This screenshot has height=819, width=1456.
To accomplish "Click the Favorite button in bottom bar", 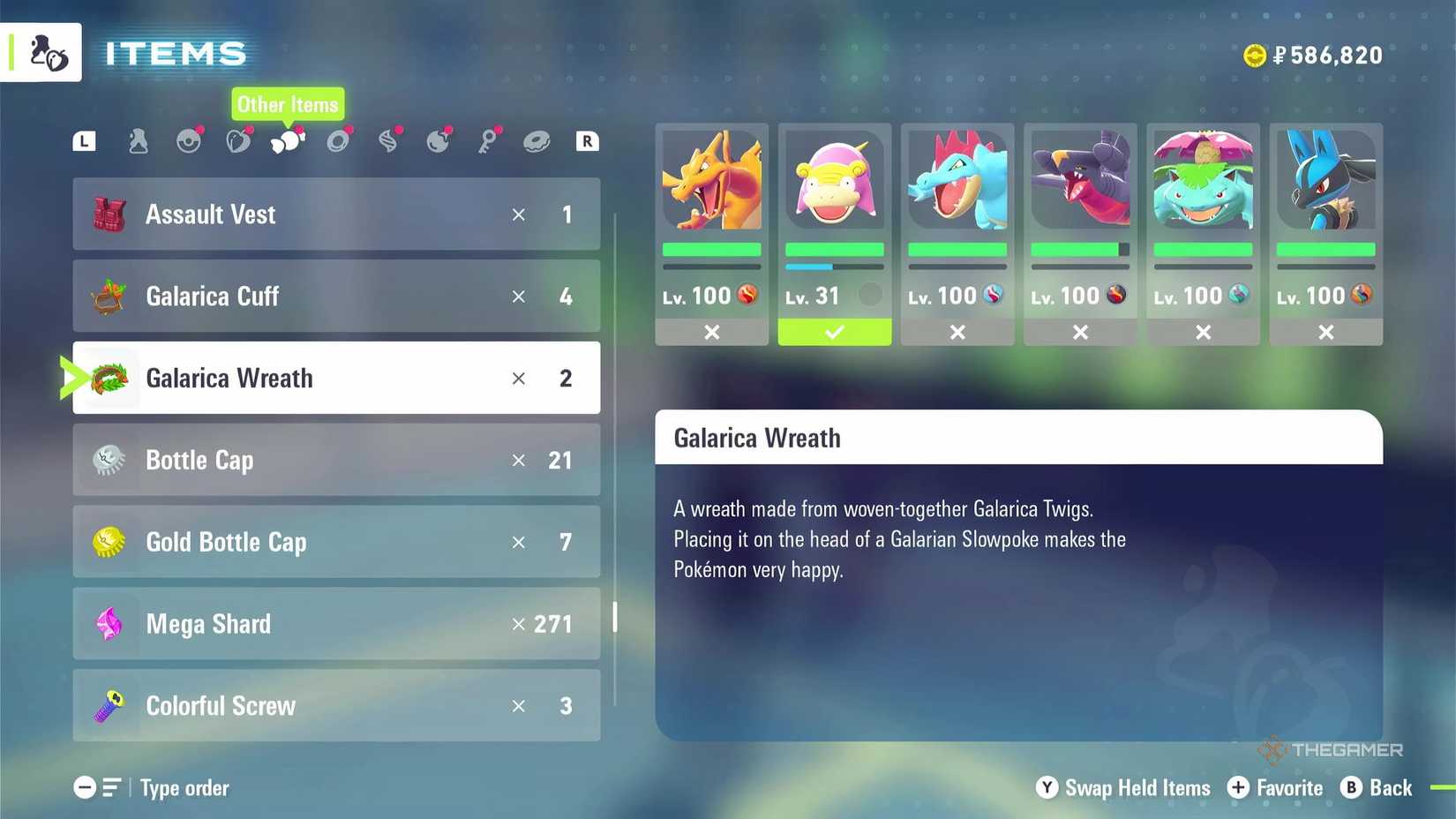I will 1275,788.
